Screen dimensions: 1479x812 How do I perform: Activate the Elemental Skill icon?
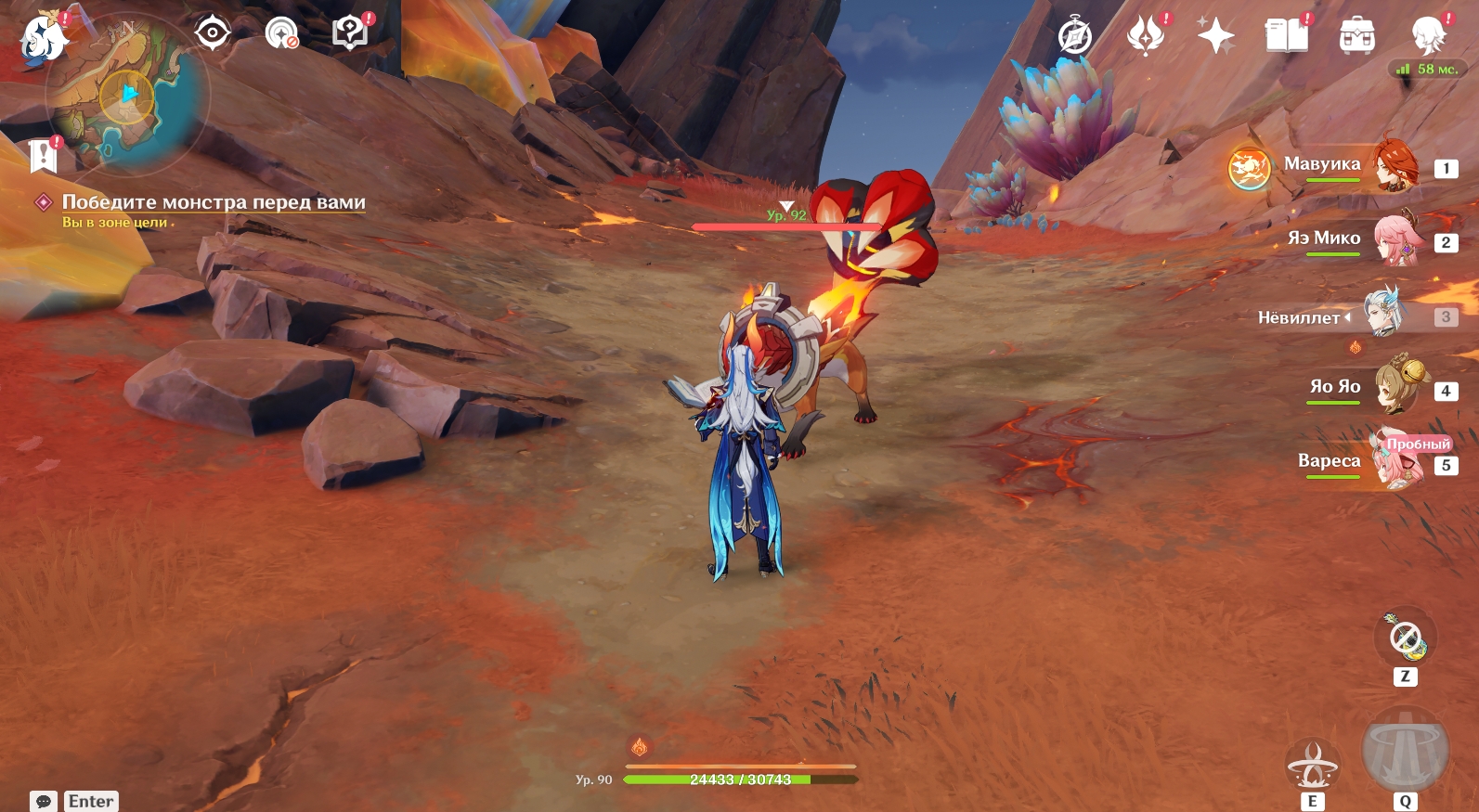(x=1312, y=765)
